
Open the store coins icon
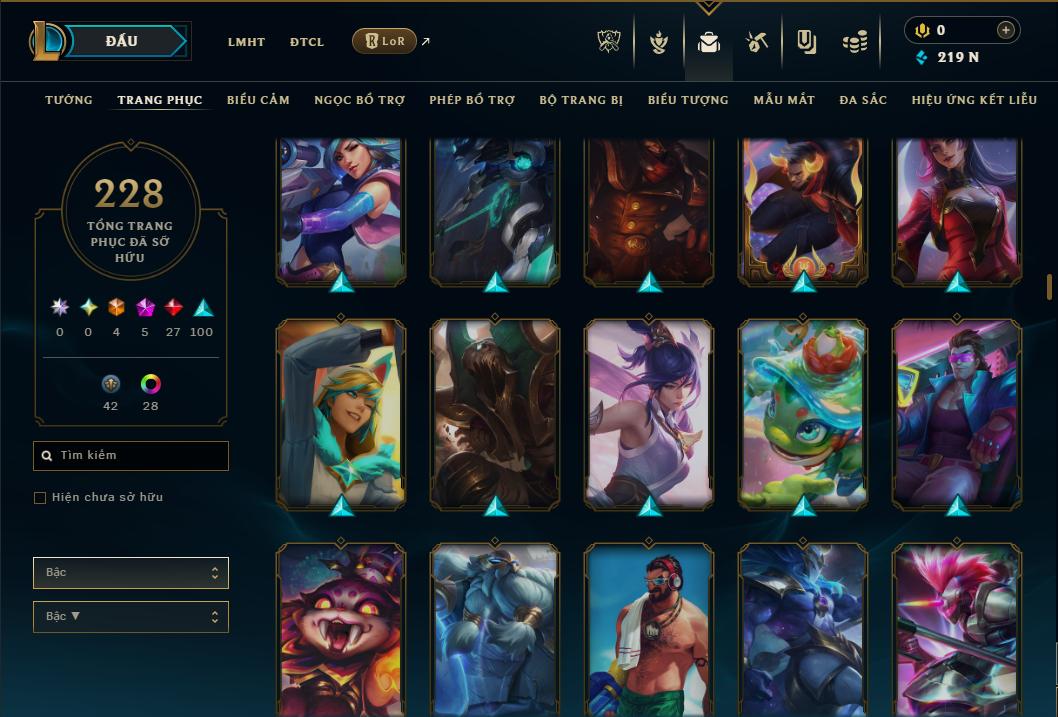(854, 42)
